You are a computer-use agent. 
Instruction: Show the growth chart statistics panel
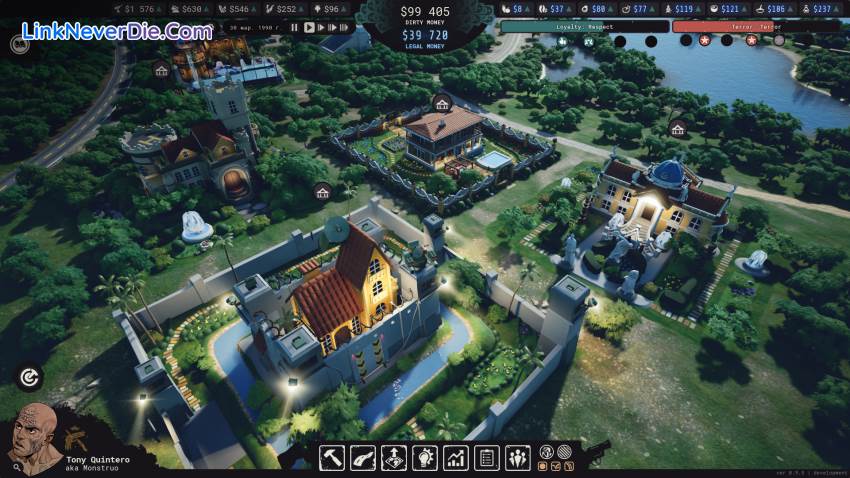point(456,457)
